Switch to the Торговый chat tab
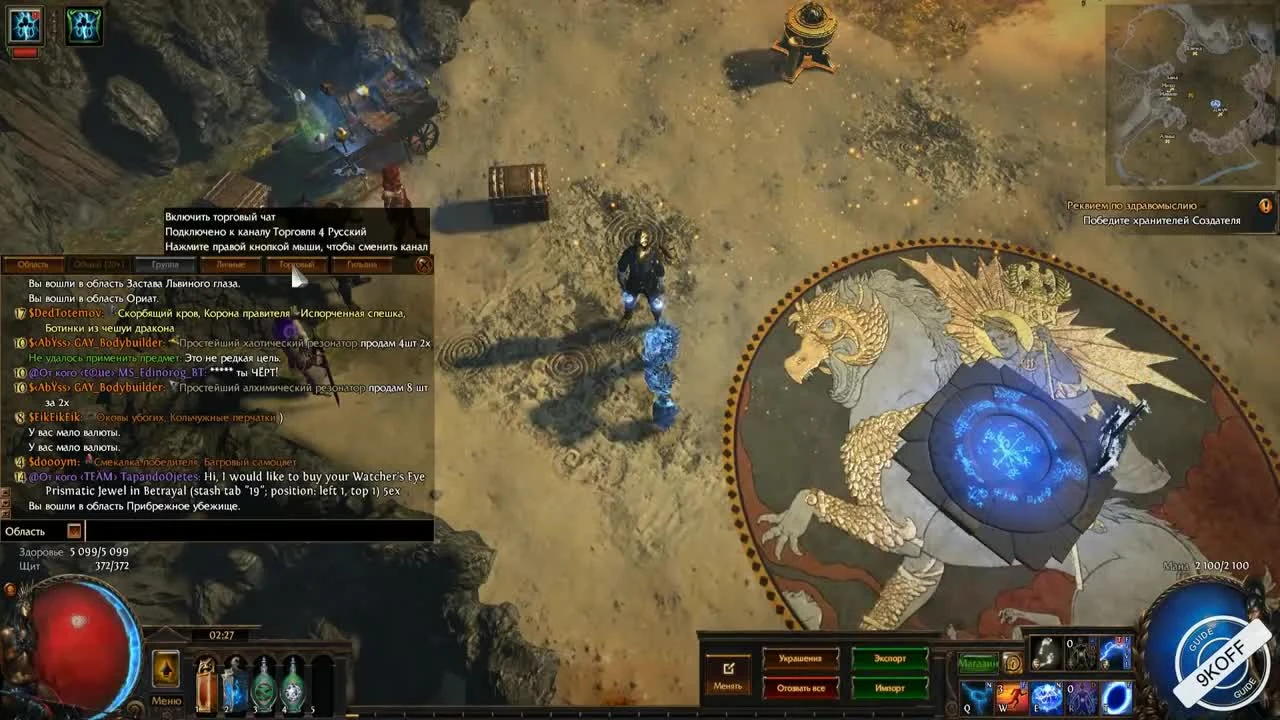The height and width of the screenshot is (720, 1280). tap(295, 264)
